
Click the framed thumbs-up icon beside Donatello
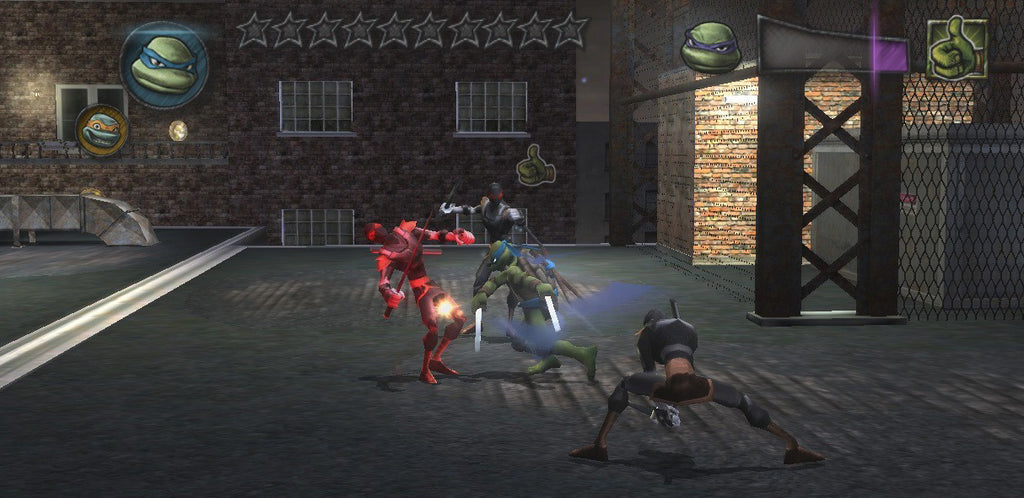956,47
